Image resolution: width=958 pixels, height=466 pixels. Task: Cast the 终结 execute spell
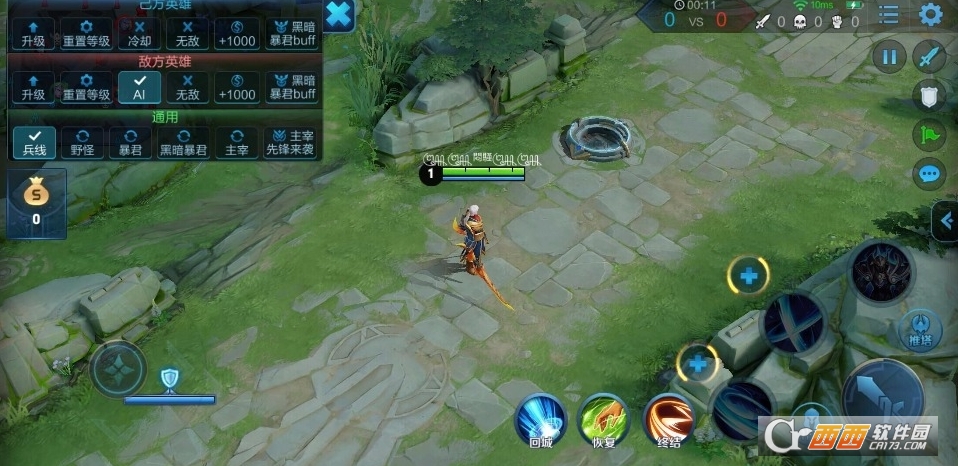click(x=669, y=418)
